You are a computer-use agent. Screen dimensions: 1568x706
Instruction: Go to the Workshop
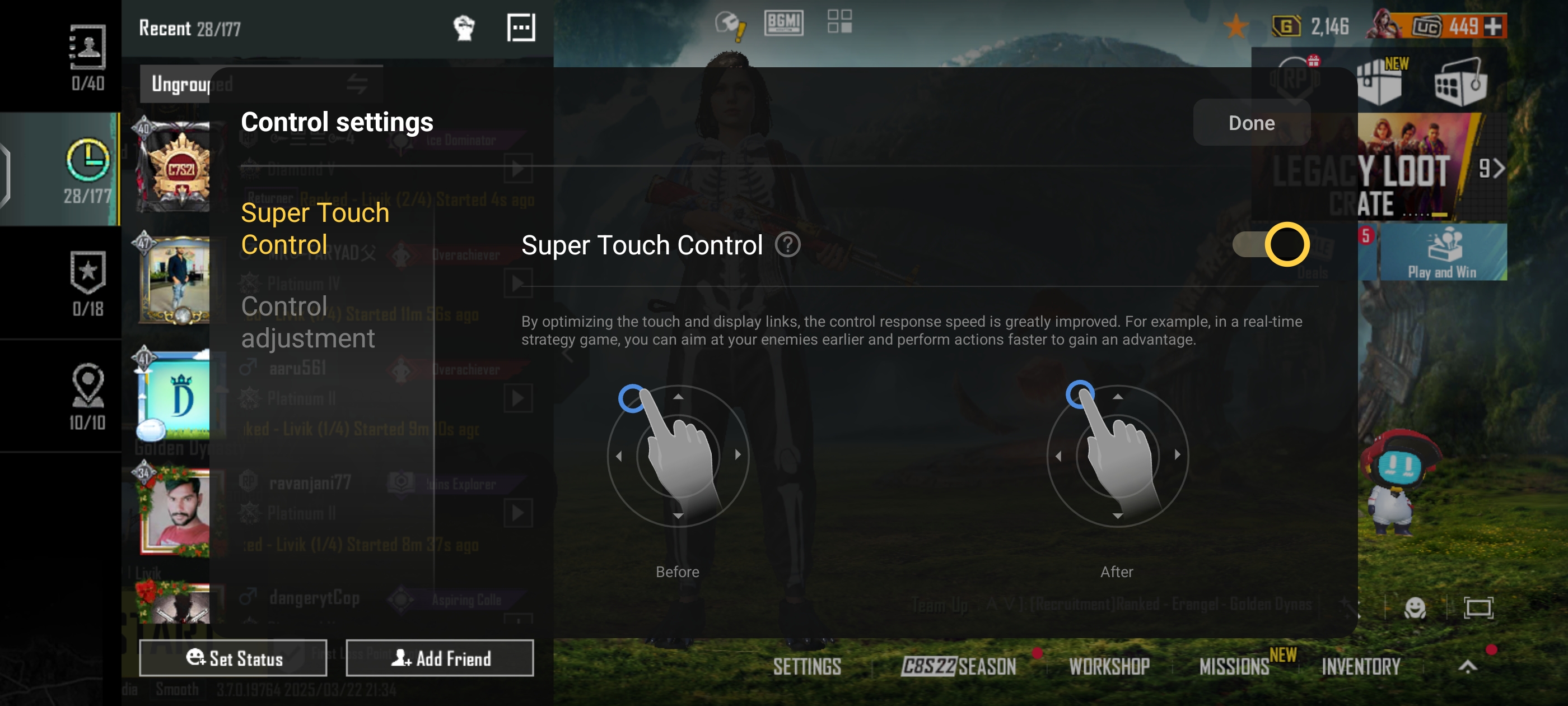click(x=1109, y=666)
